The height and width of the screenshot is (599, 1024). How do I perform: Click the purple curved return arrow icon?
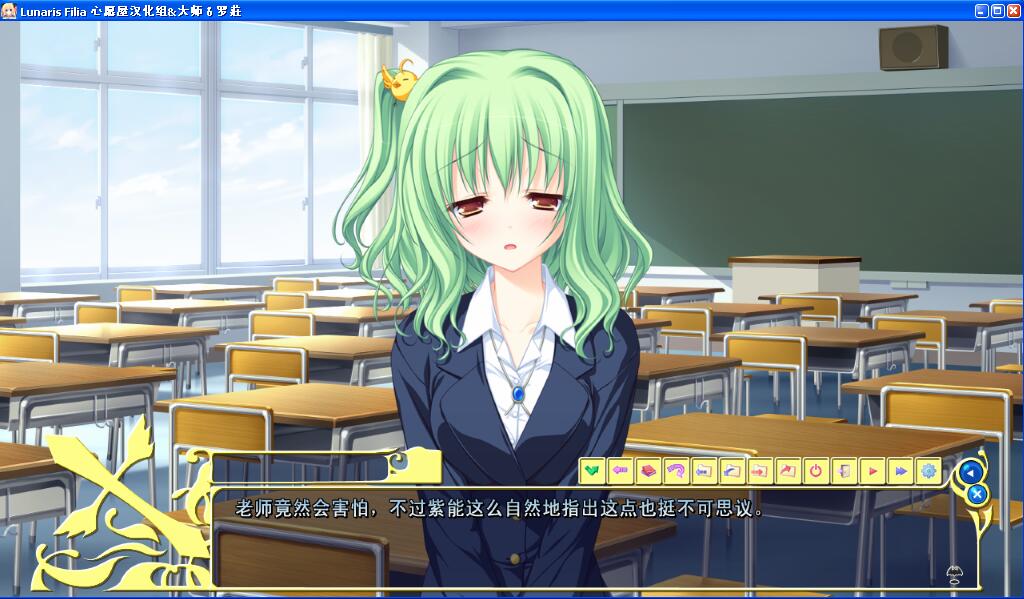point(676,470)
